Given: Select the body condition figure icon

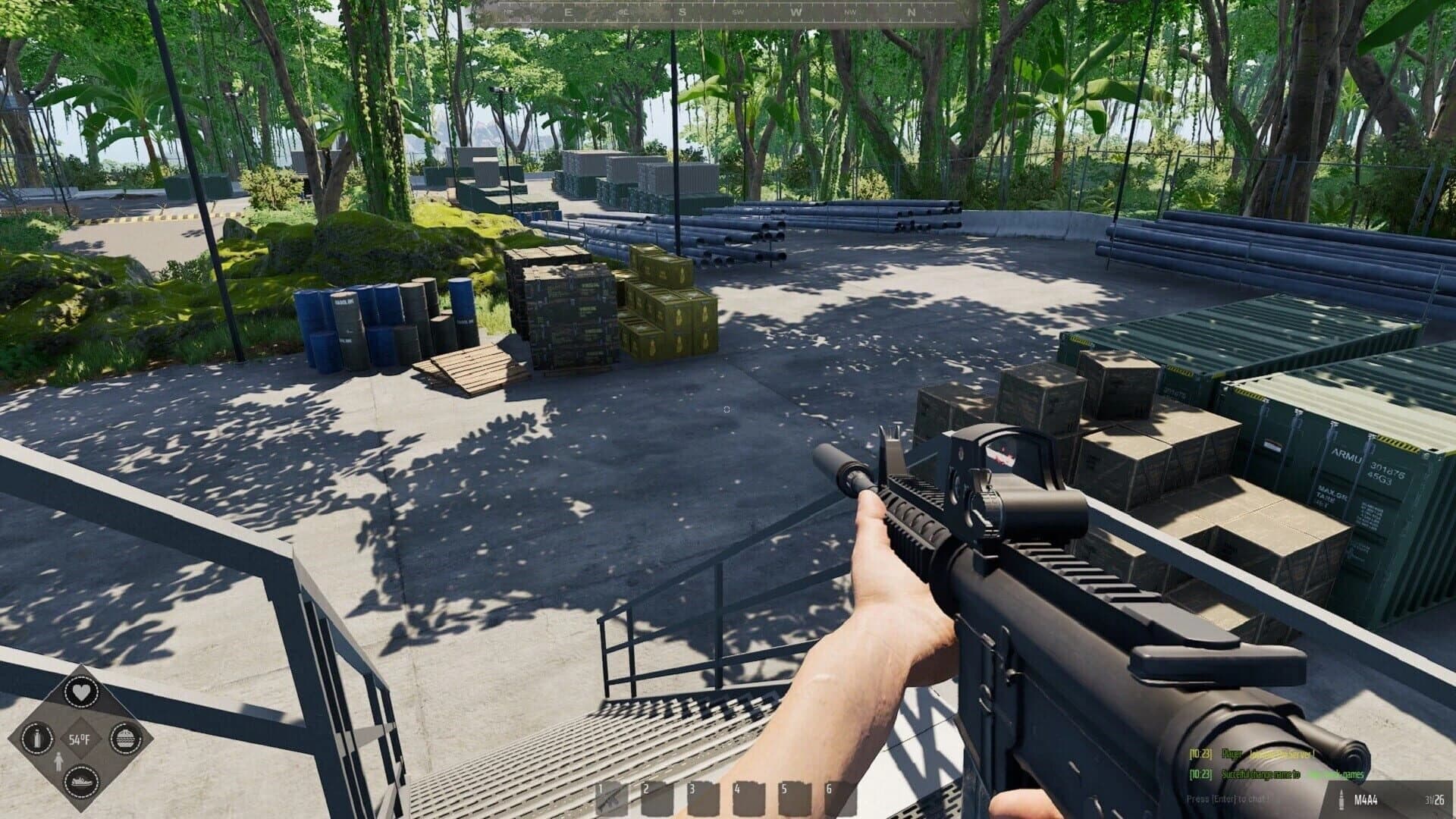Looking at the screenshot, I should (58, 761).
